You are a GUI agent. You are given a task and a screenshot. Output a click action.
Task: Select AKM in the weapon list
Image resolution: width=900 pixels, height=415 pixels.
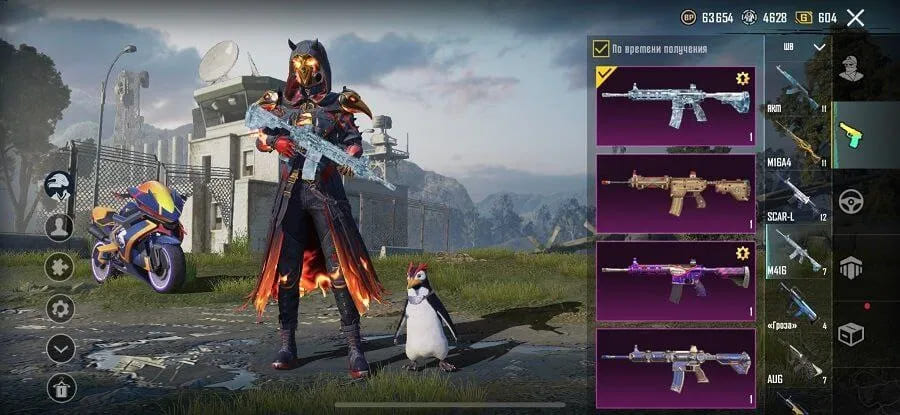(797, 90)
